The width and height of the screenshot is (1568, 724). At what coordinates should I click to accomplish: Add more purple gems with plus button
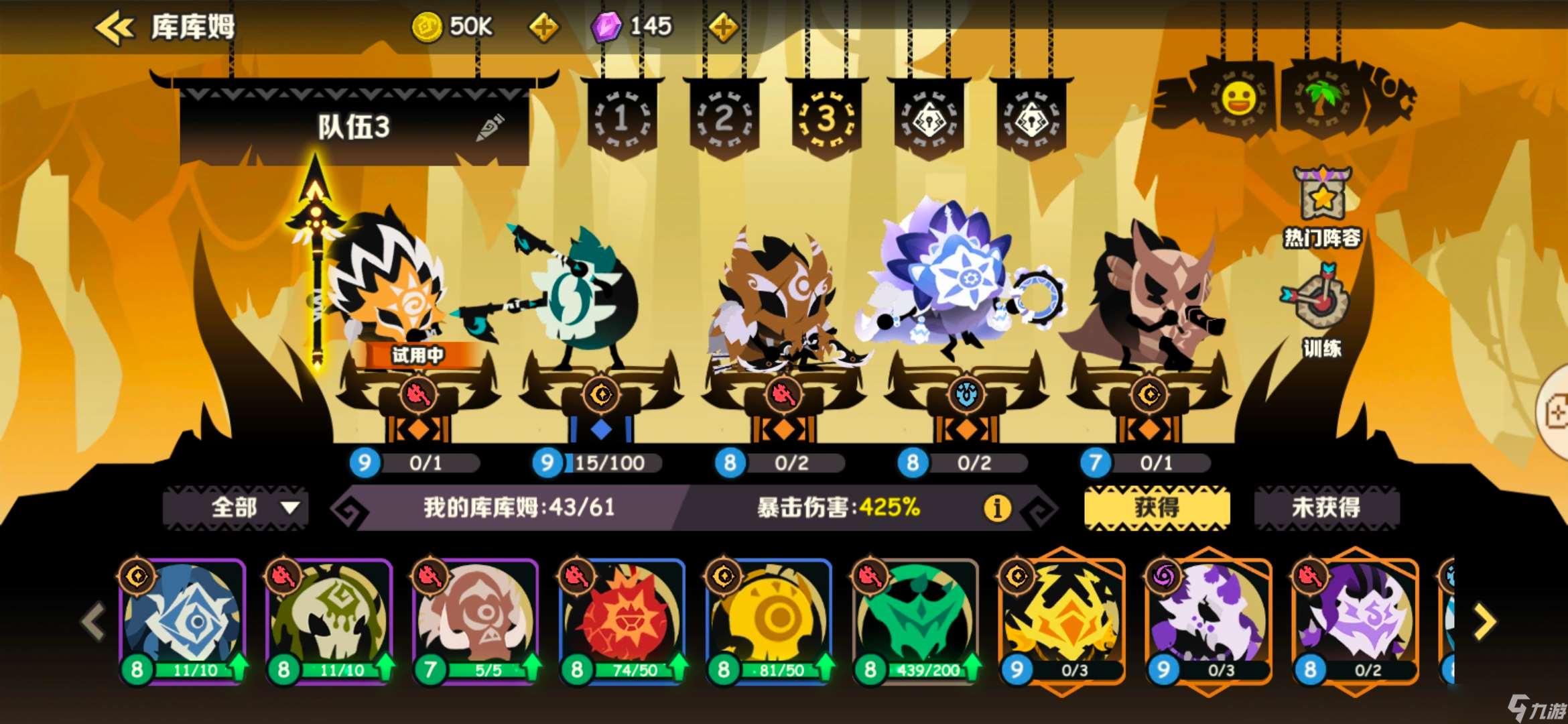[723, 28]
